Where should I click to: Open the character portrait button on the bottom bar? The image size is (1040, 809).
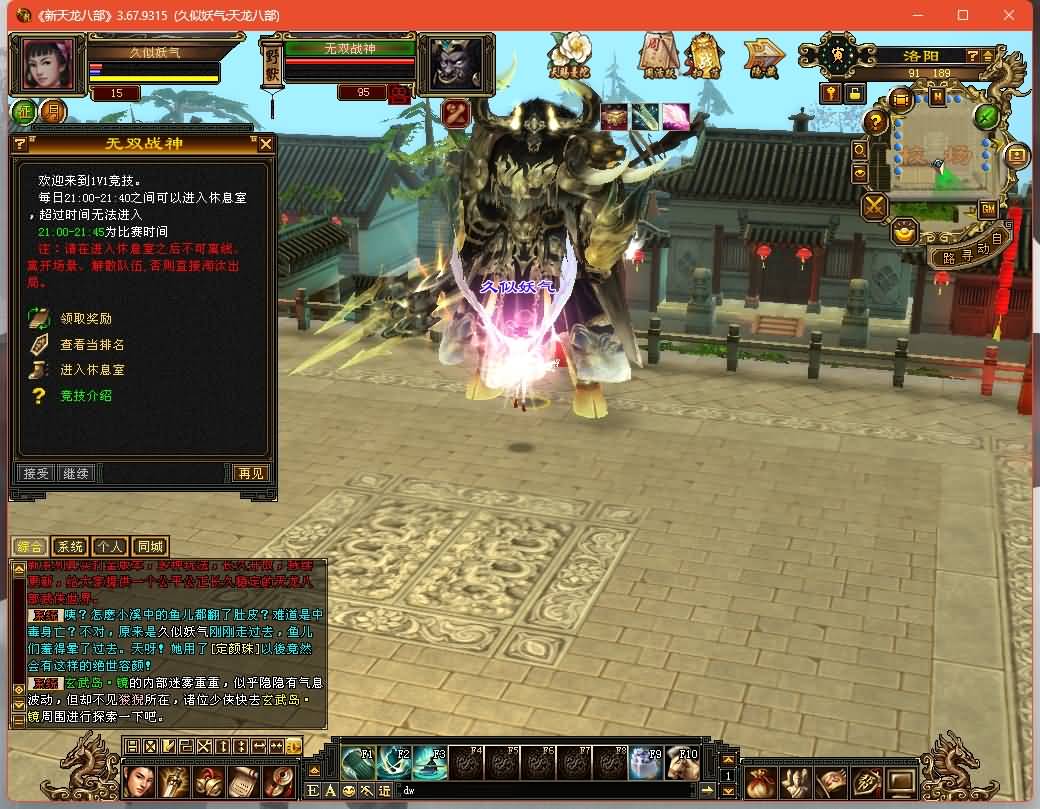[141, 781]
